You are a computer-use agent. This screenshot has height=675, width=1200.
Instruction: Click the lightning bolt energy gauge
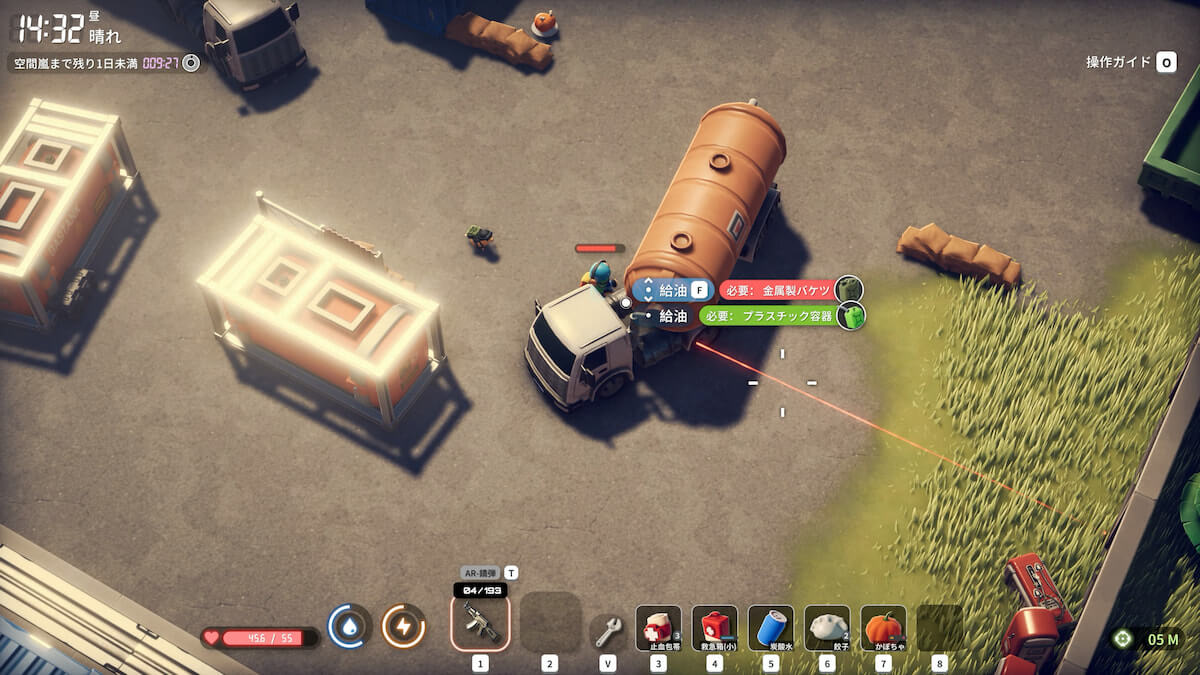pyautogui.click(x=404, y=627)
